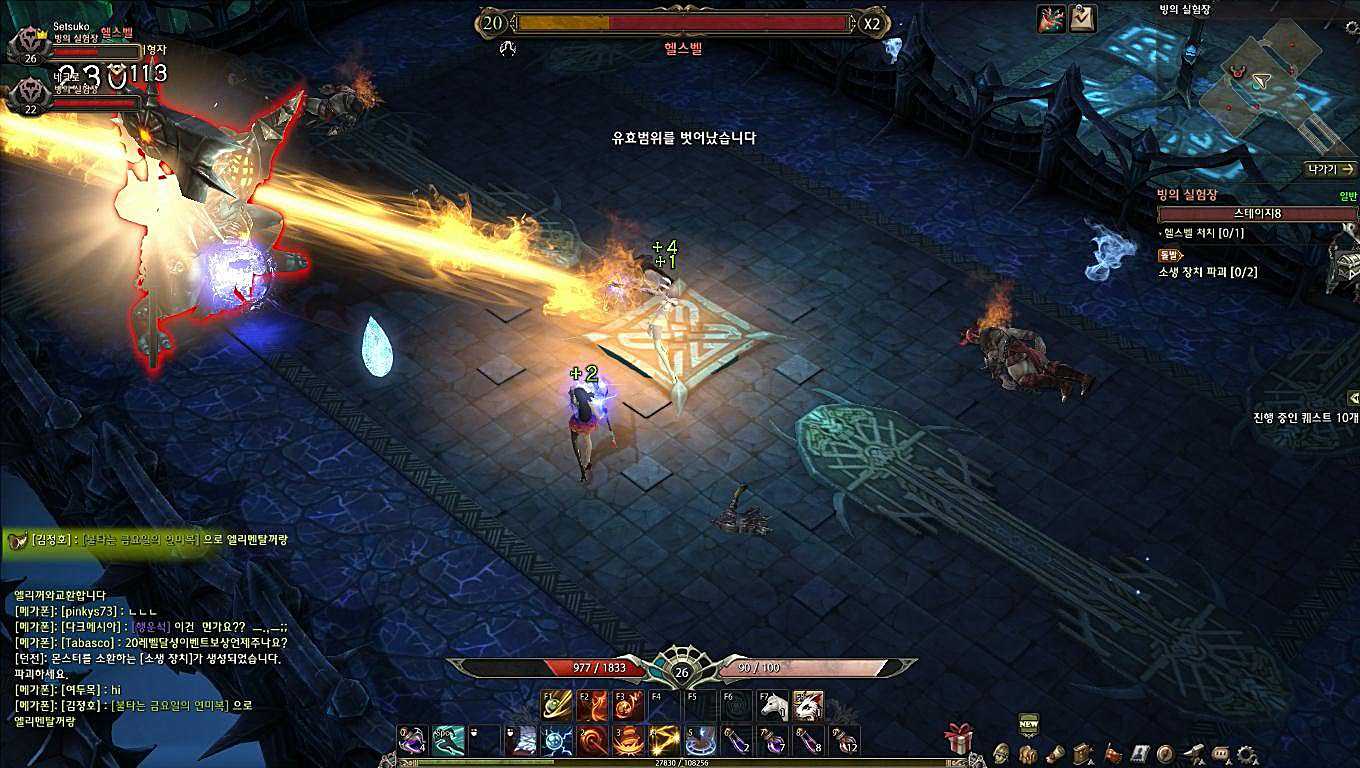Image resolution: width=1360 pixels, height=768 pixels.
Task: Open the red gift box reward
Action: pos(958,738)
